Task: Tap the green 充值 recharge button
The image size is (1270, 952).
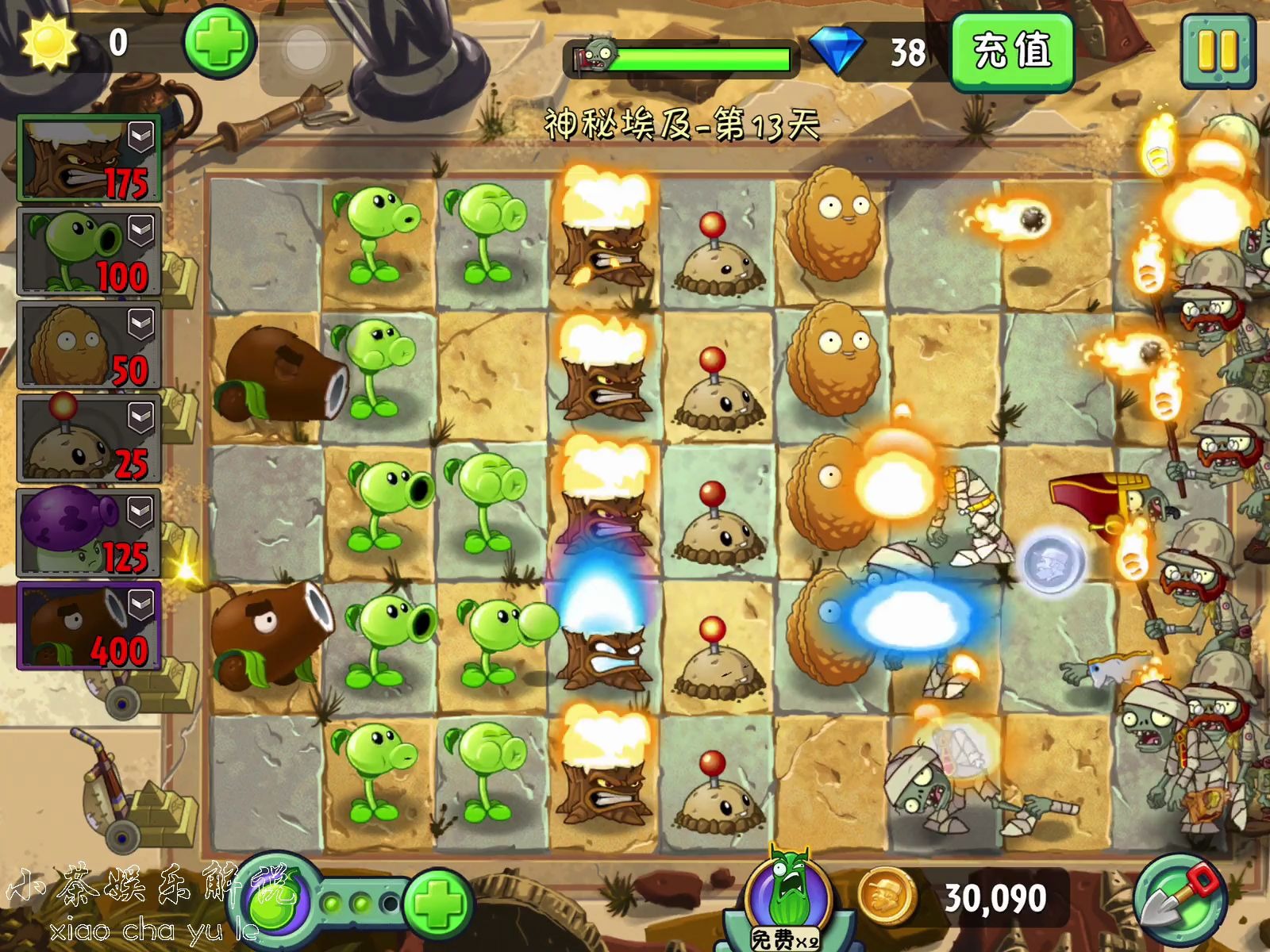Action: pyautogui.click(x=1012, y=52)
